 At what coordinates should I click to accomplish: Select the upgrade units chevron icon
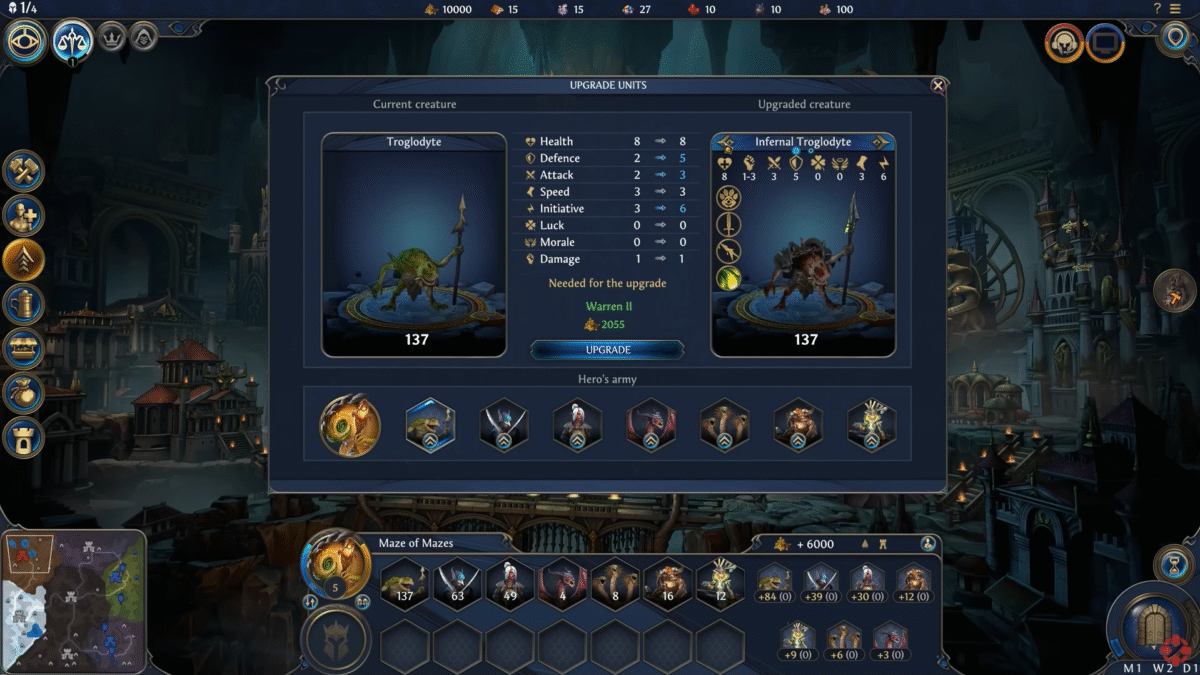coord(22,260)
